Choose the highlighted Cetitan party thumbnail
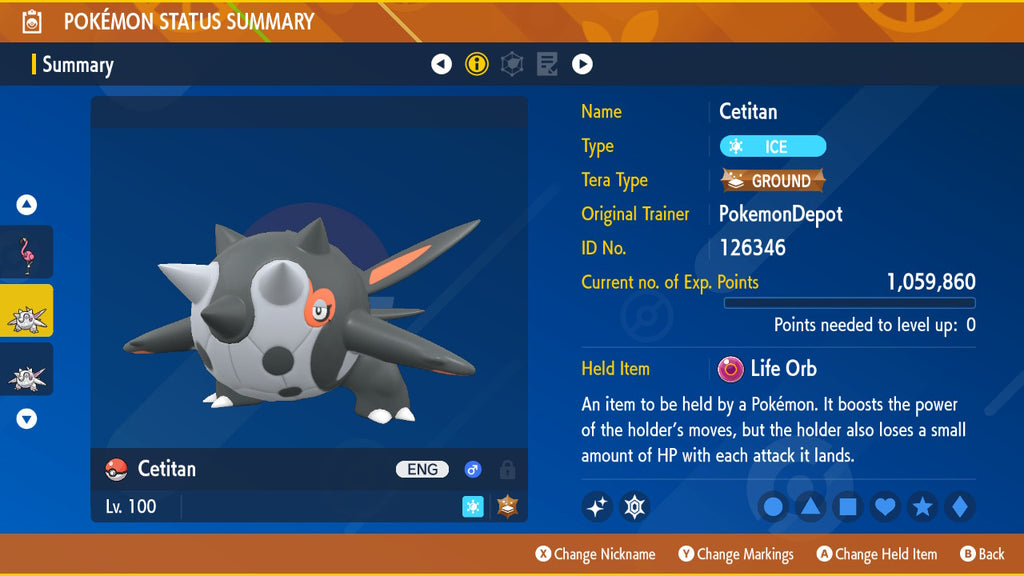 27,311
